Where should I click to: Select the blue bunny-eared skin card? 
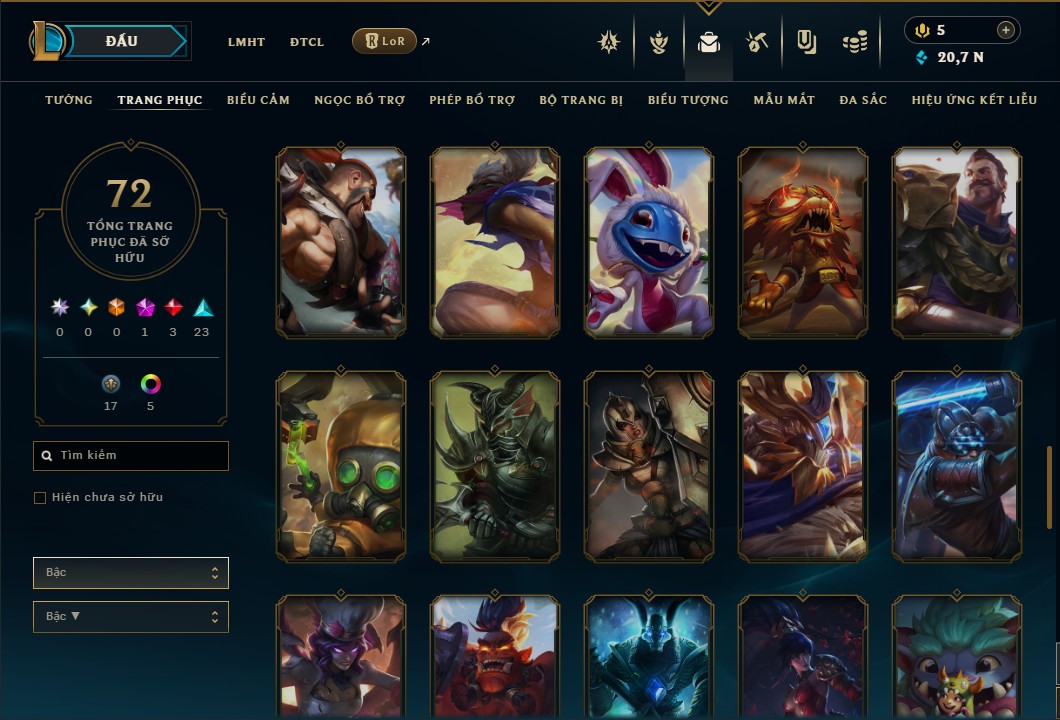click(649, 242)
